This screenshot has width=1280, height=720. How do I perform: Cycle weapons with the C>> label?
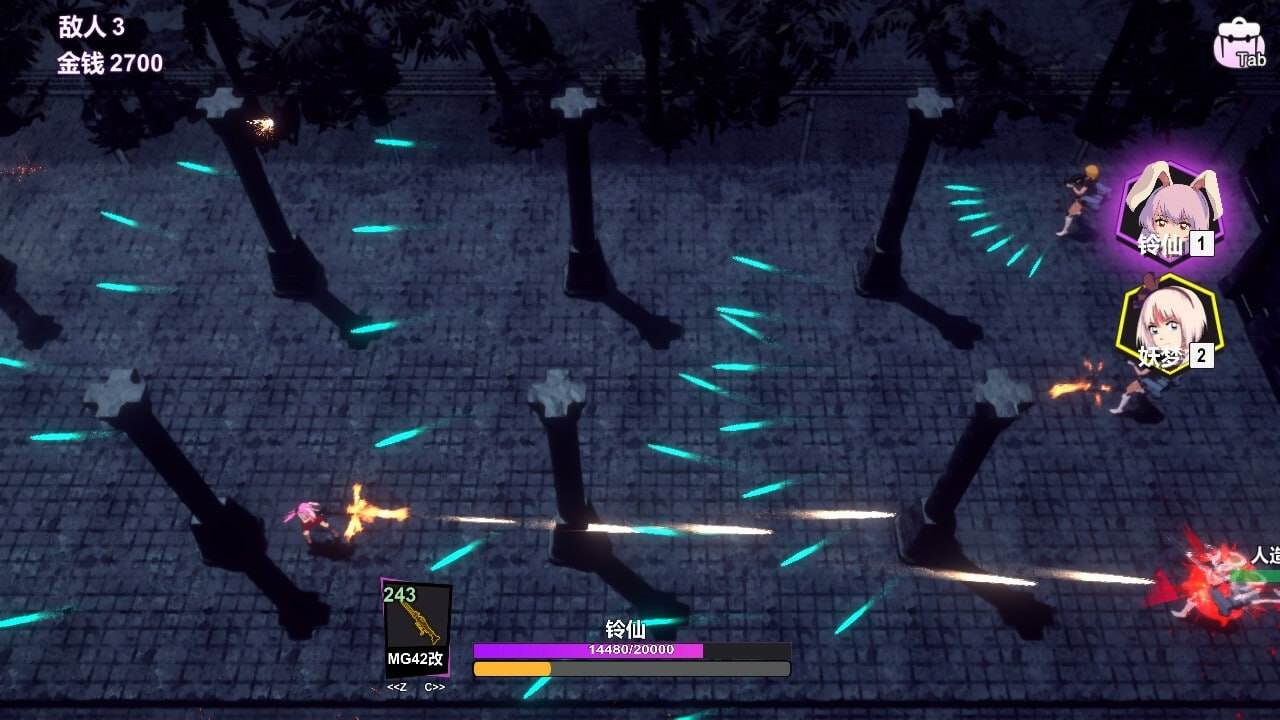pyautogui.click(x=436, y=687)
